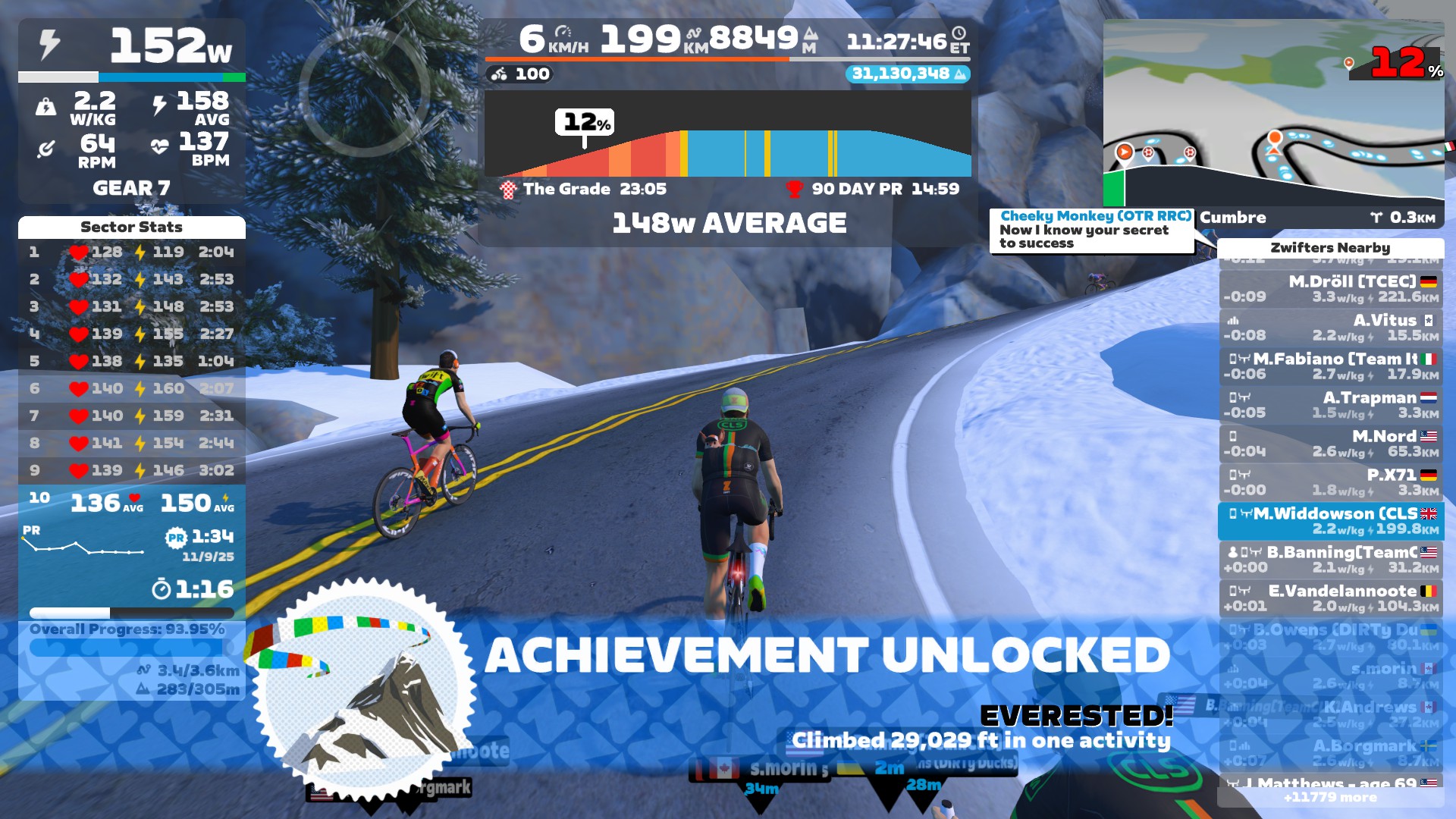
Task: Choose B.Banning from nearby riders
Action: (1331, 560)
